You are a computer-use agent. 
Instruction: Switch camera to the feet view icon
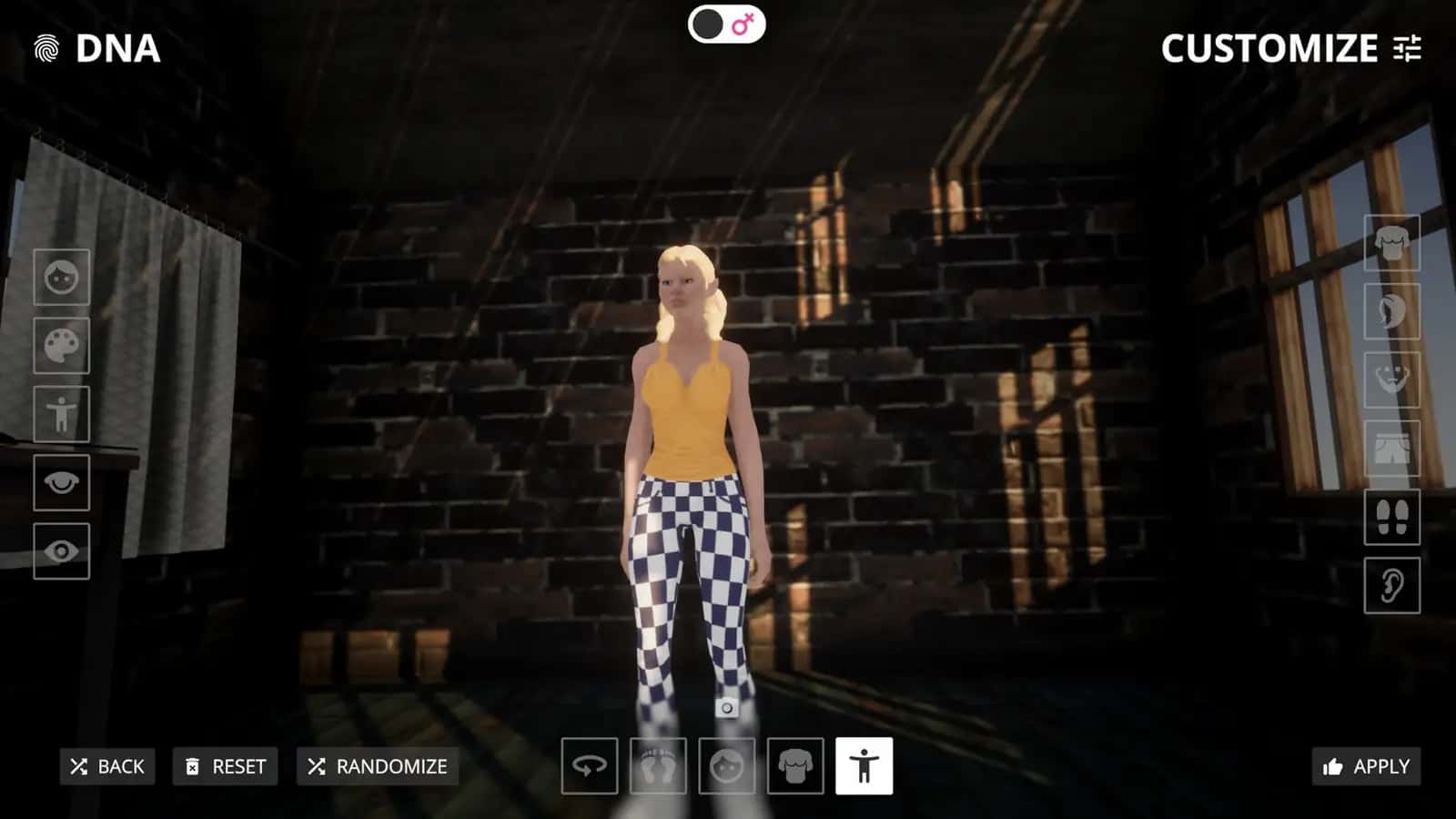[x=659, y=765]
